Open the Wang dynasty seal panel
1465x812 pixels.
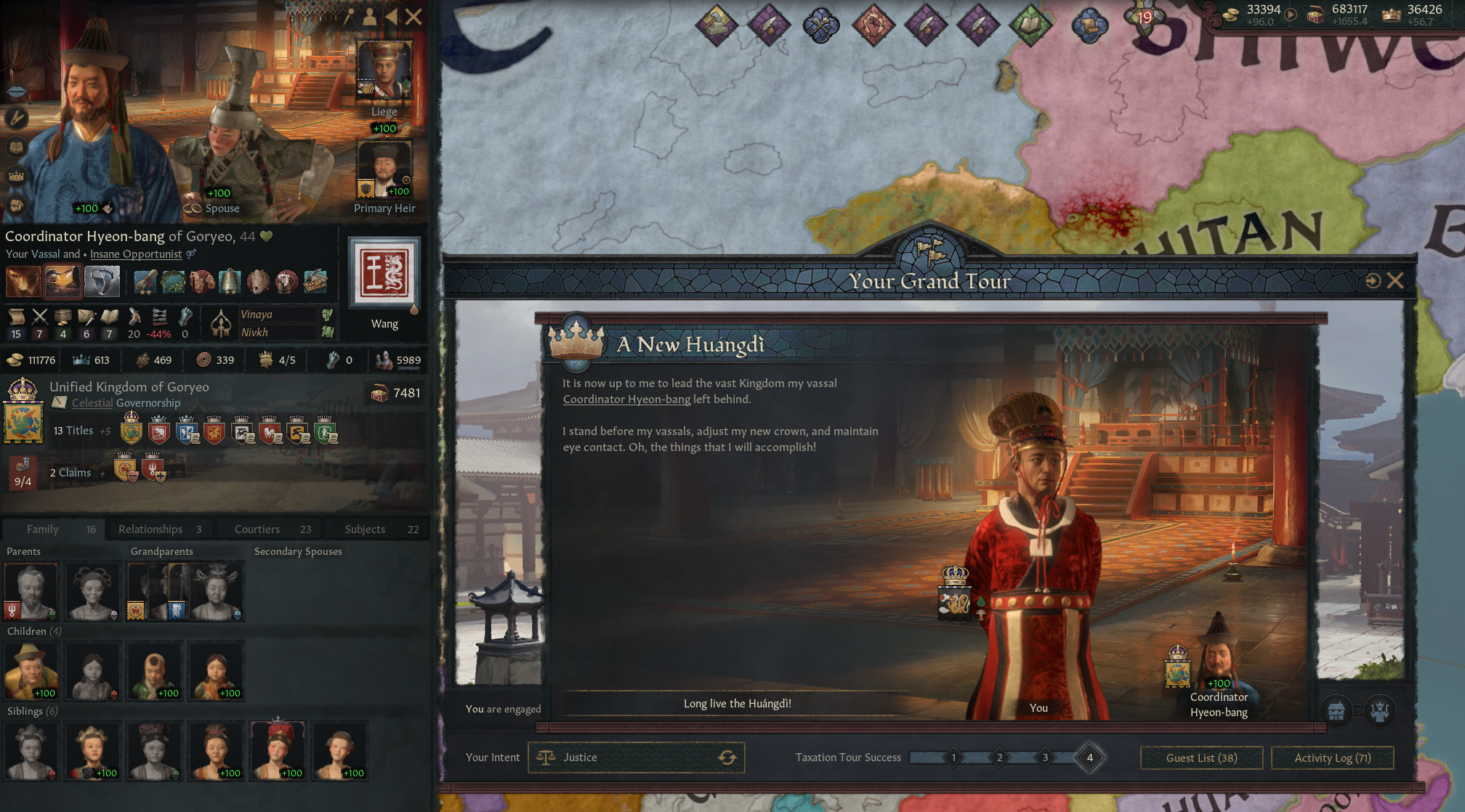pyautogui.click(x=384, y=274)
